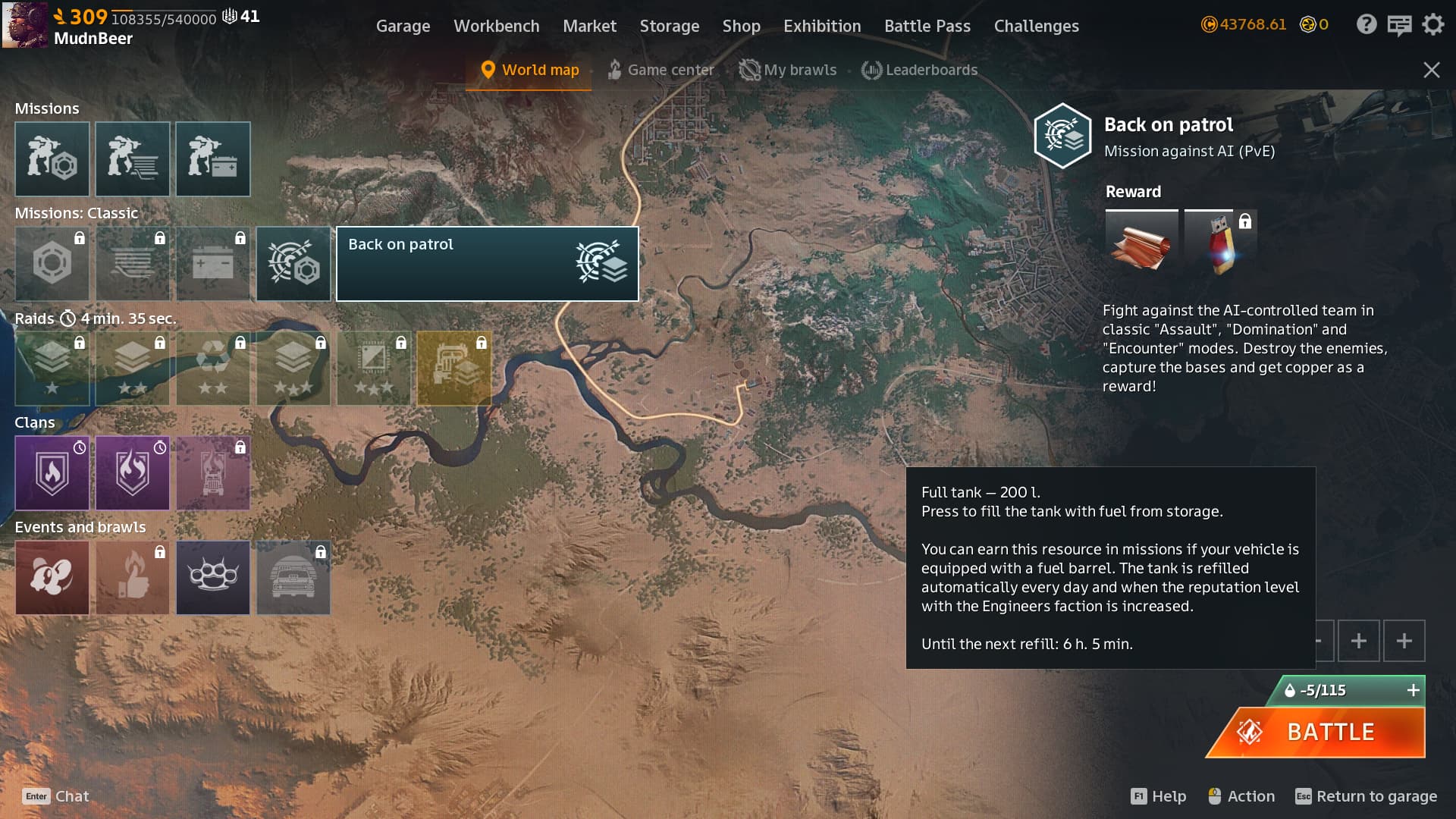View the Battle Pass

click(x=927, y=26)
